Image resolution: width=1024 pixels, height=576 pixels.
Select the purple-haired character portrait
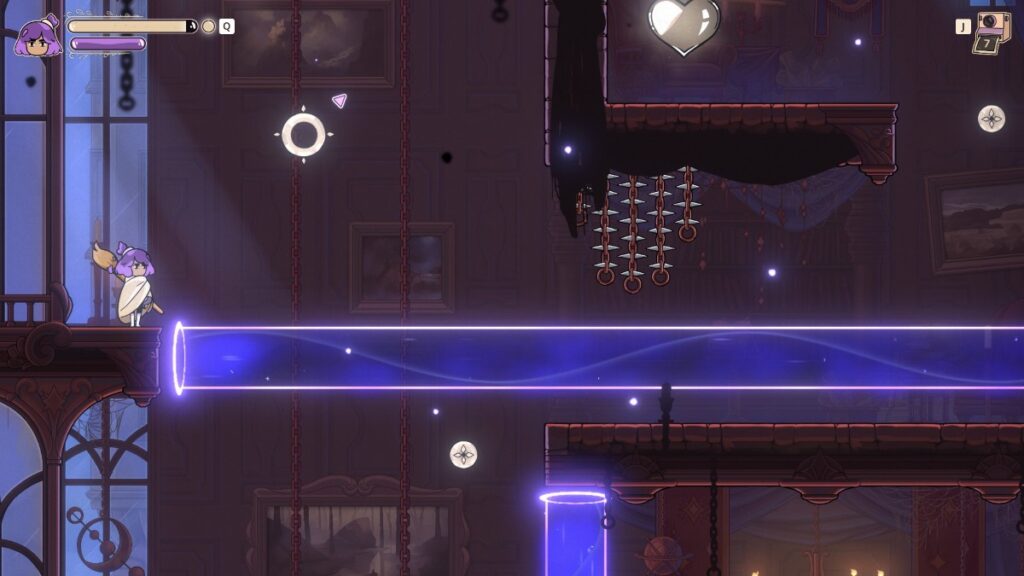(38, 37)
